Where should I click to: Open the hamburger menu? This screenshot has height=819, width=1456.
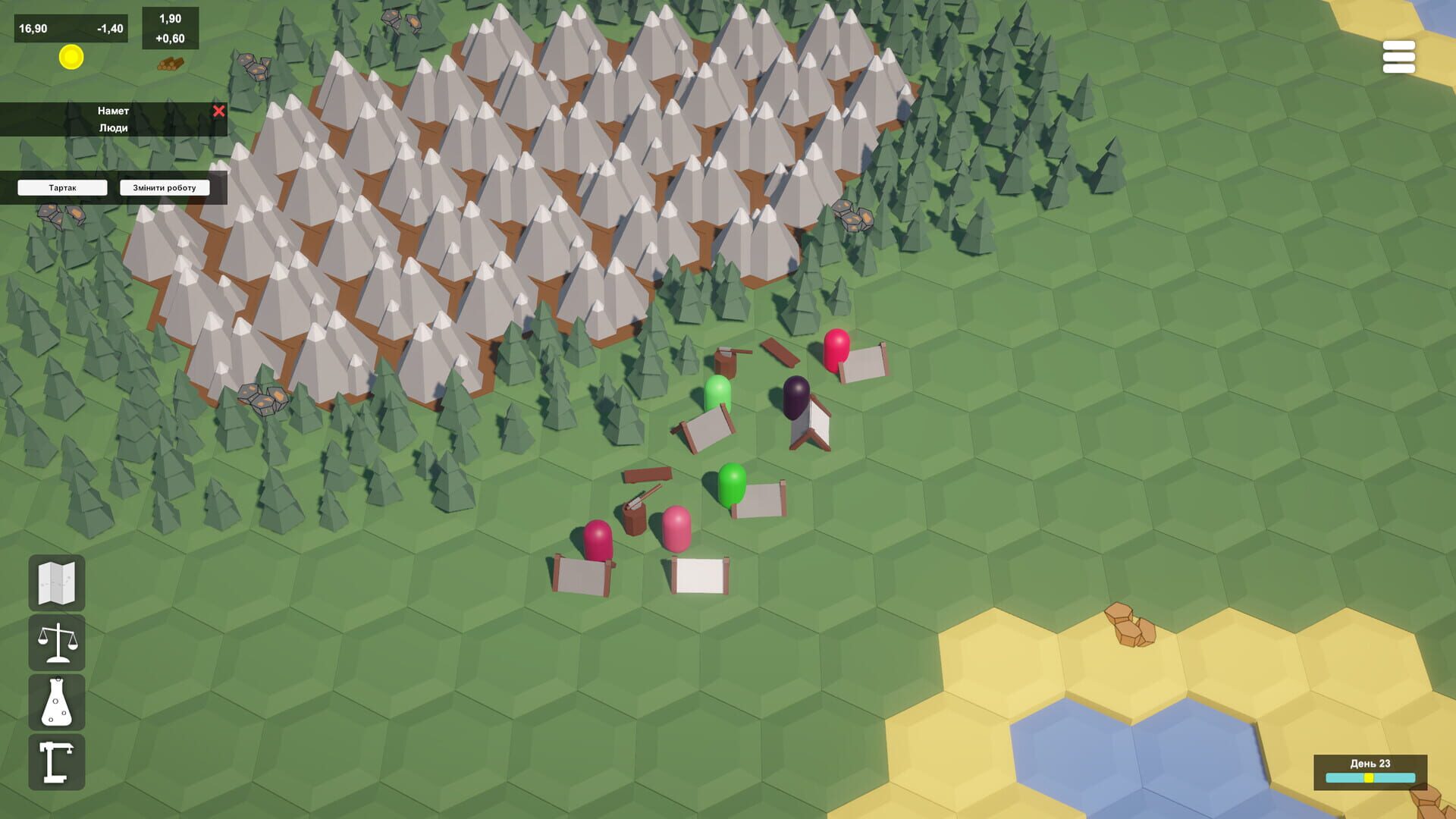coord(1399,57)
